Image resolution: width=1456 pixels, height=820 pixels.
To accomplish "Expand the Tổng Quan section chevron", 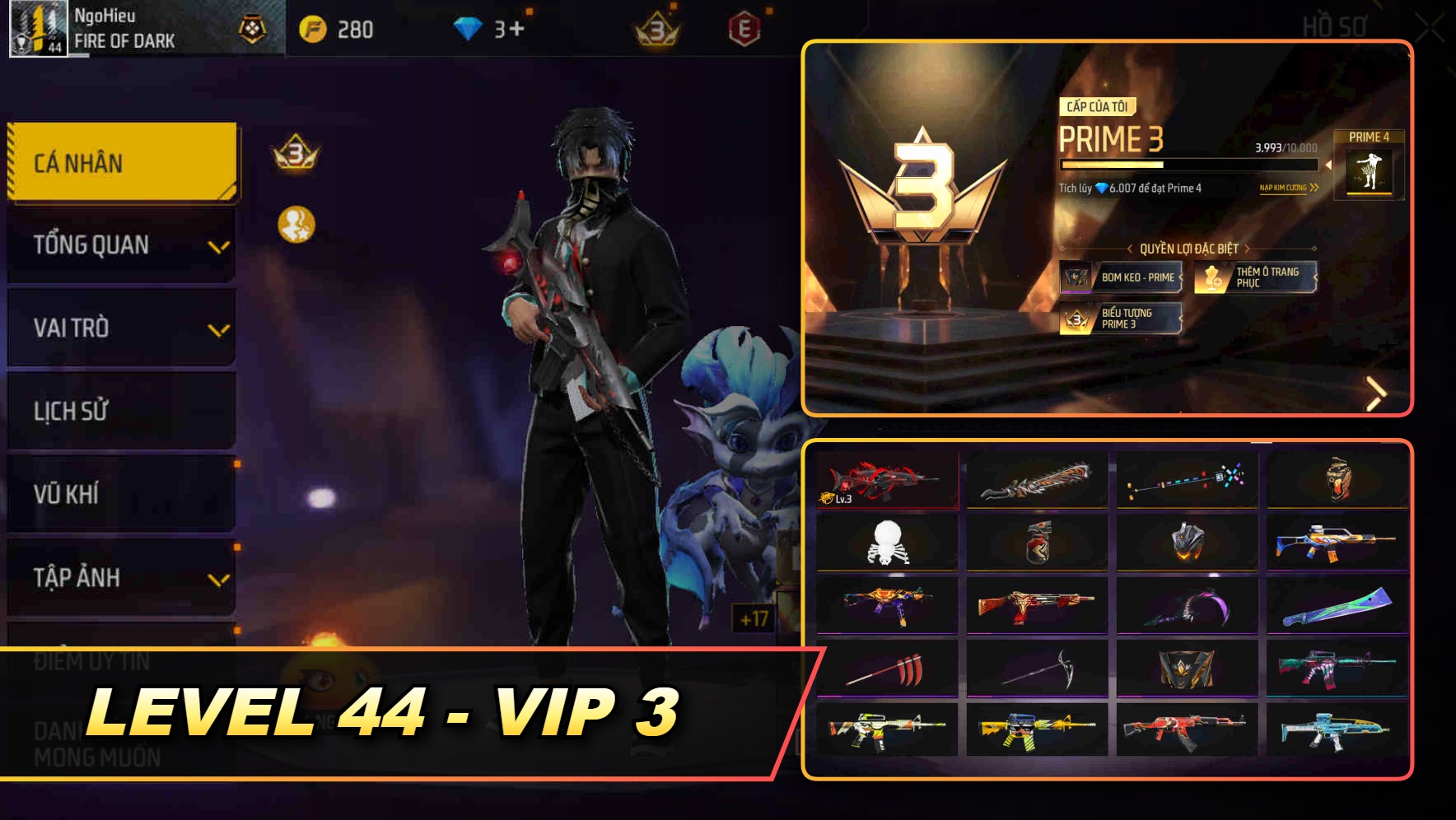I will coord(218,246).
